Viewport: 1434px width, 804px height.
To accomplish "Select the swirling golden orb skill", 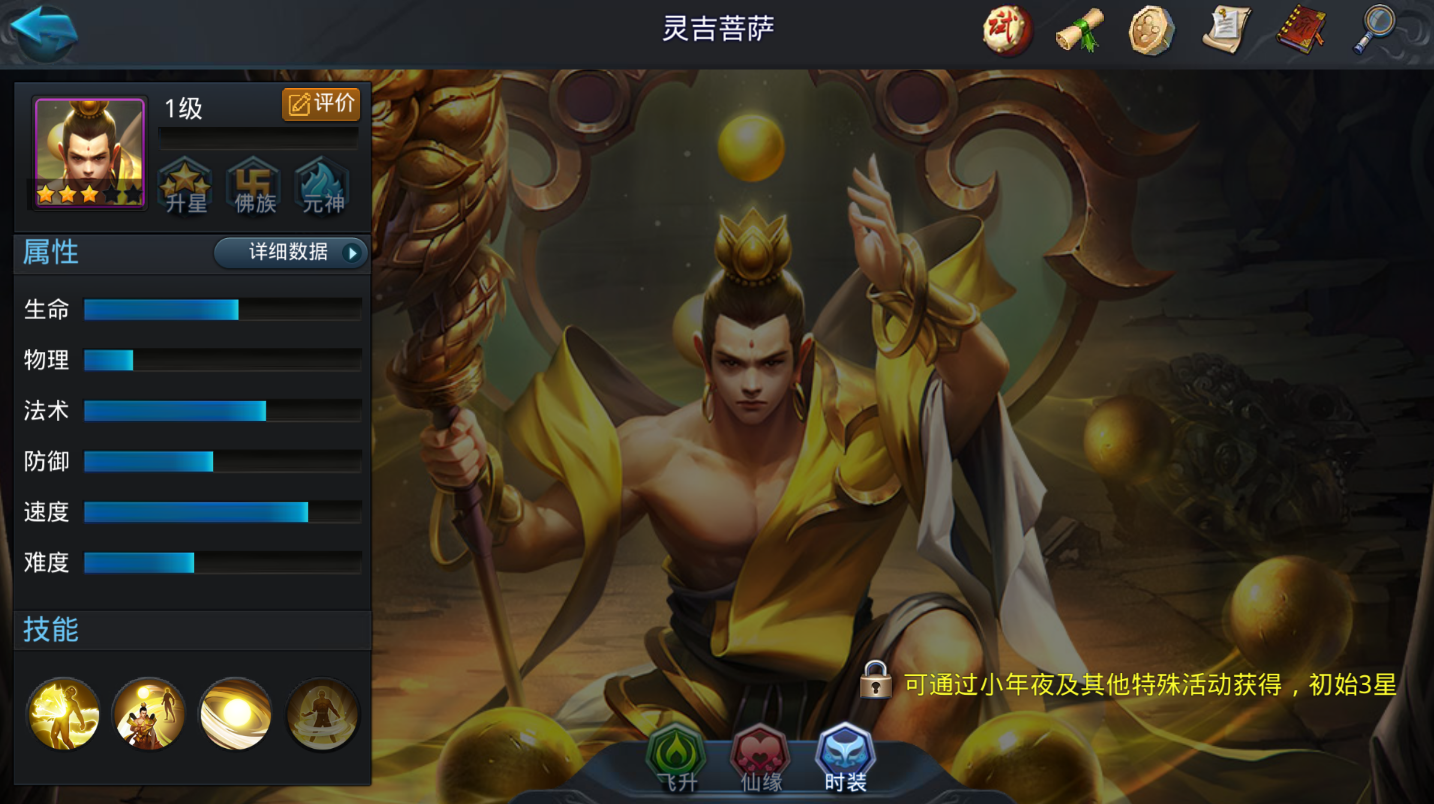I will click(235, 714).
